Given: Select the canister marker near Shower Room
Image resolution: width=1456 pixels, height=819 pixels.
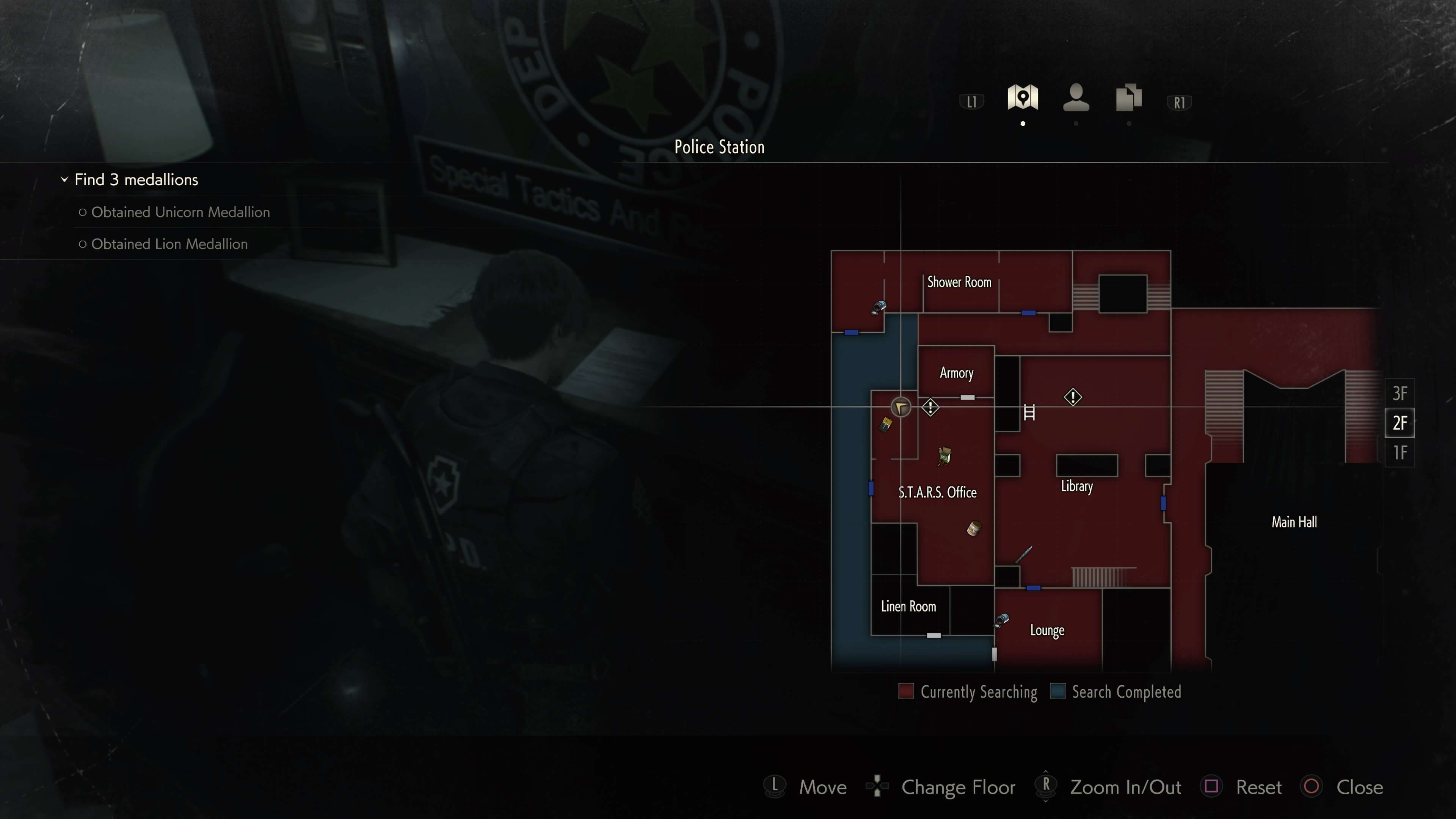Looking at the screenshot, I should (879, 308).
